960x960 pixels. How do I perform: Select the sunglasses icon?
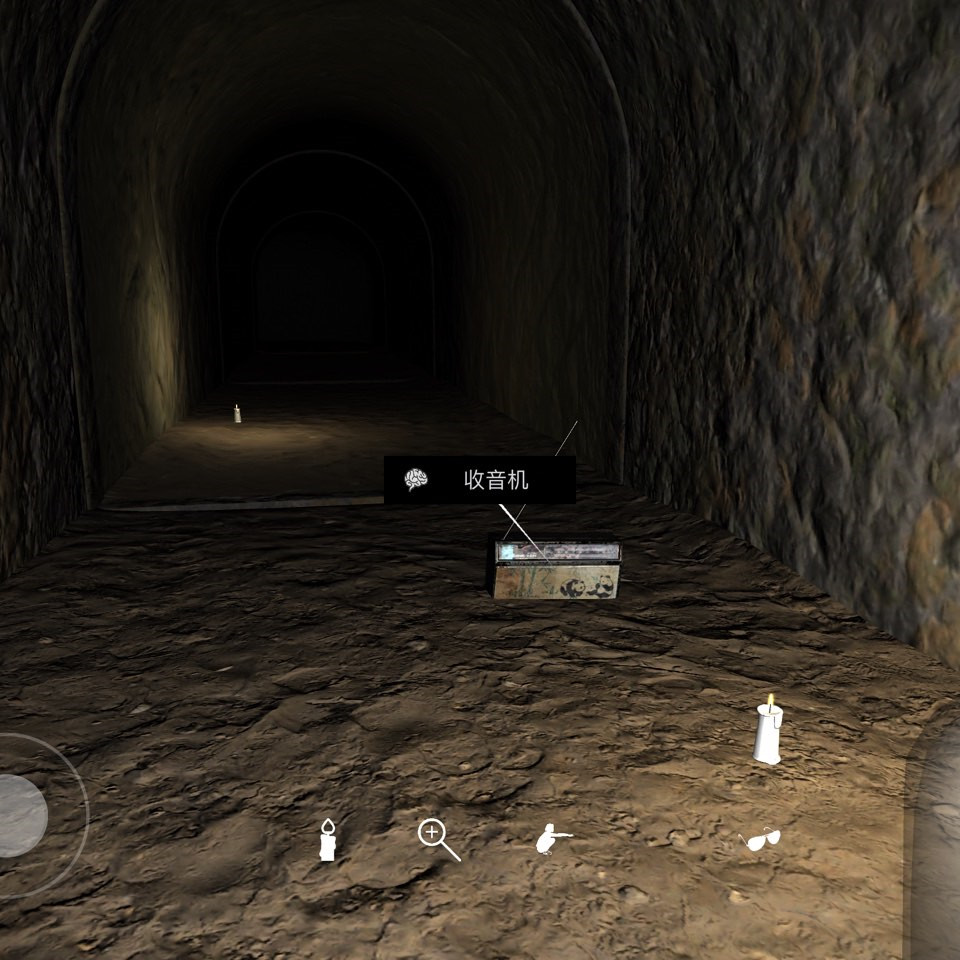point(760,840)
